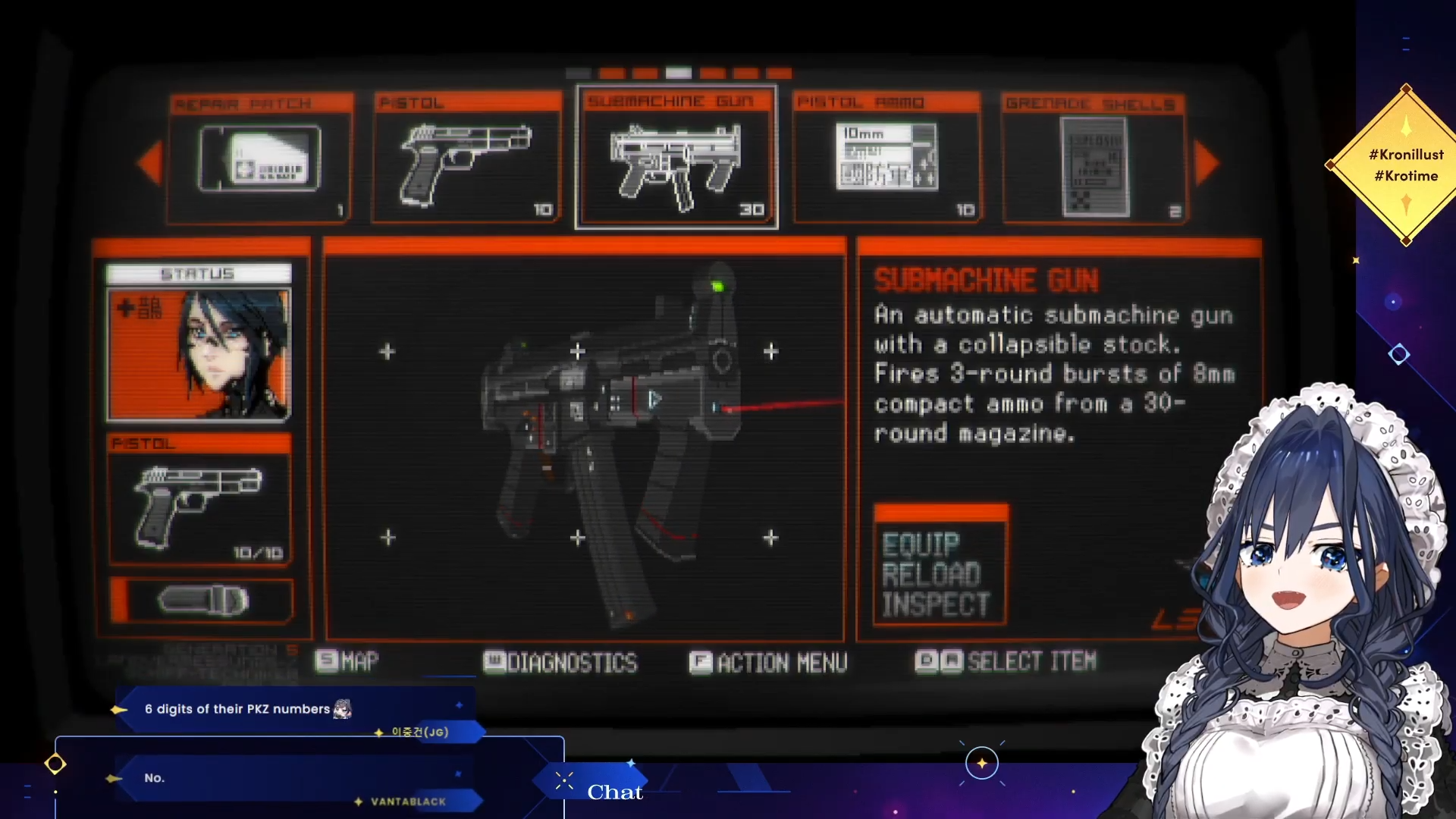Image resolution: width=1456 pixels, height=819 pixels.
Task: Select the Pistol inventory slot
Action: [467, 159]
